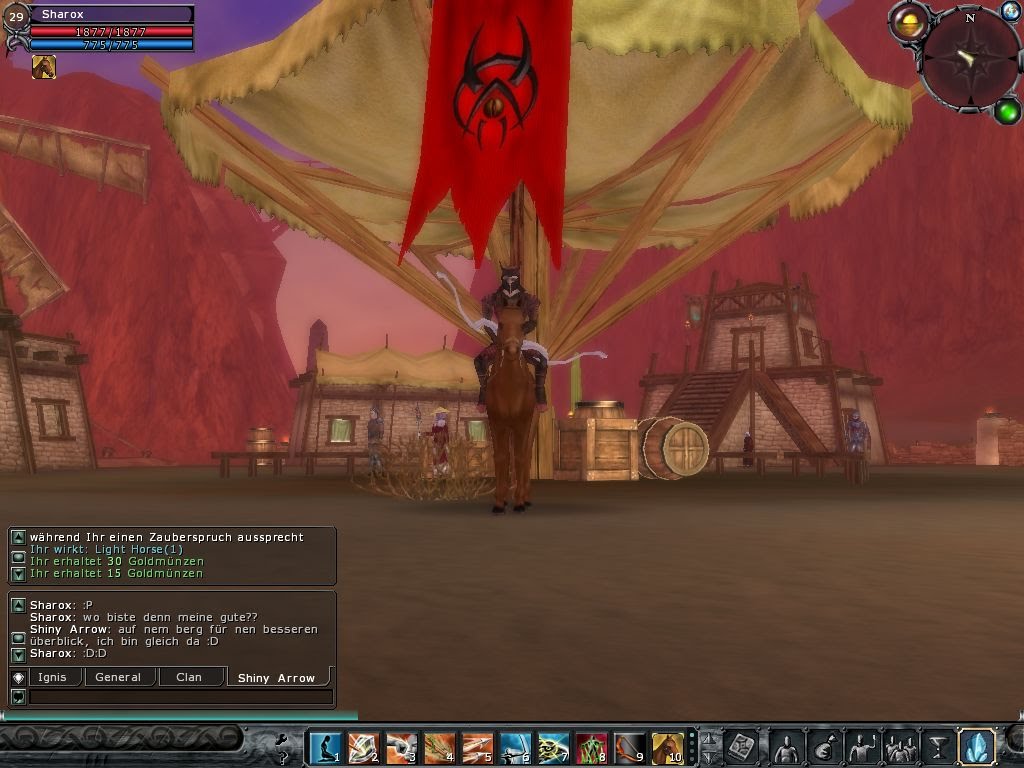The height and width of the screenshot is (768, 1024).
Task: Open the spellbook from the menu bar
Action: tap(742, 747)
